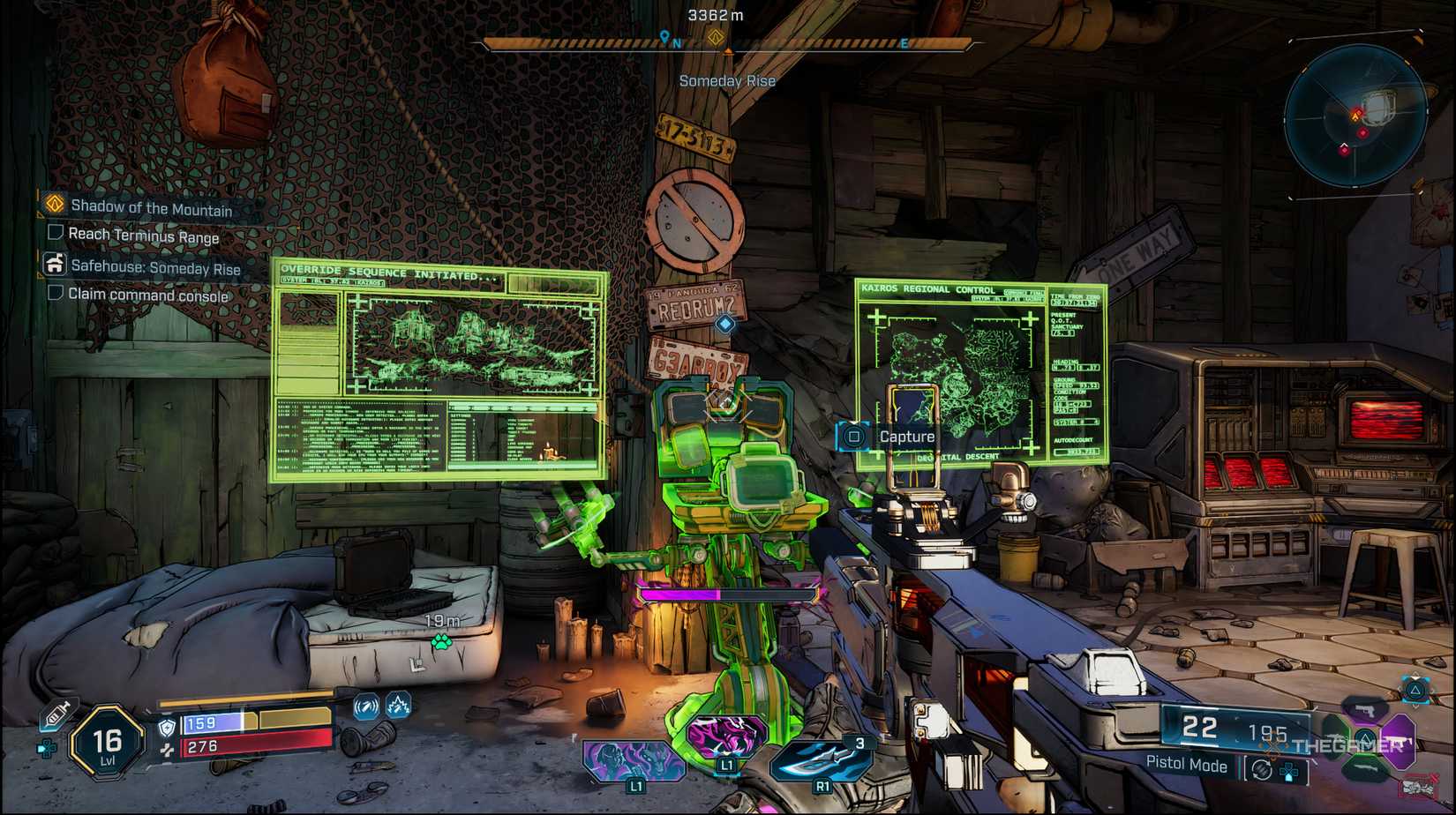Click the yellow objective diamond on the compass
Viewport: 1456px width, 815px height.
coord(715,39)
